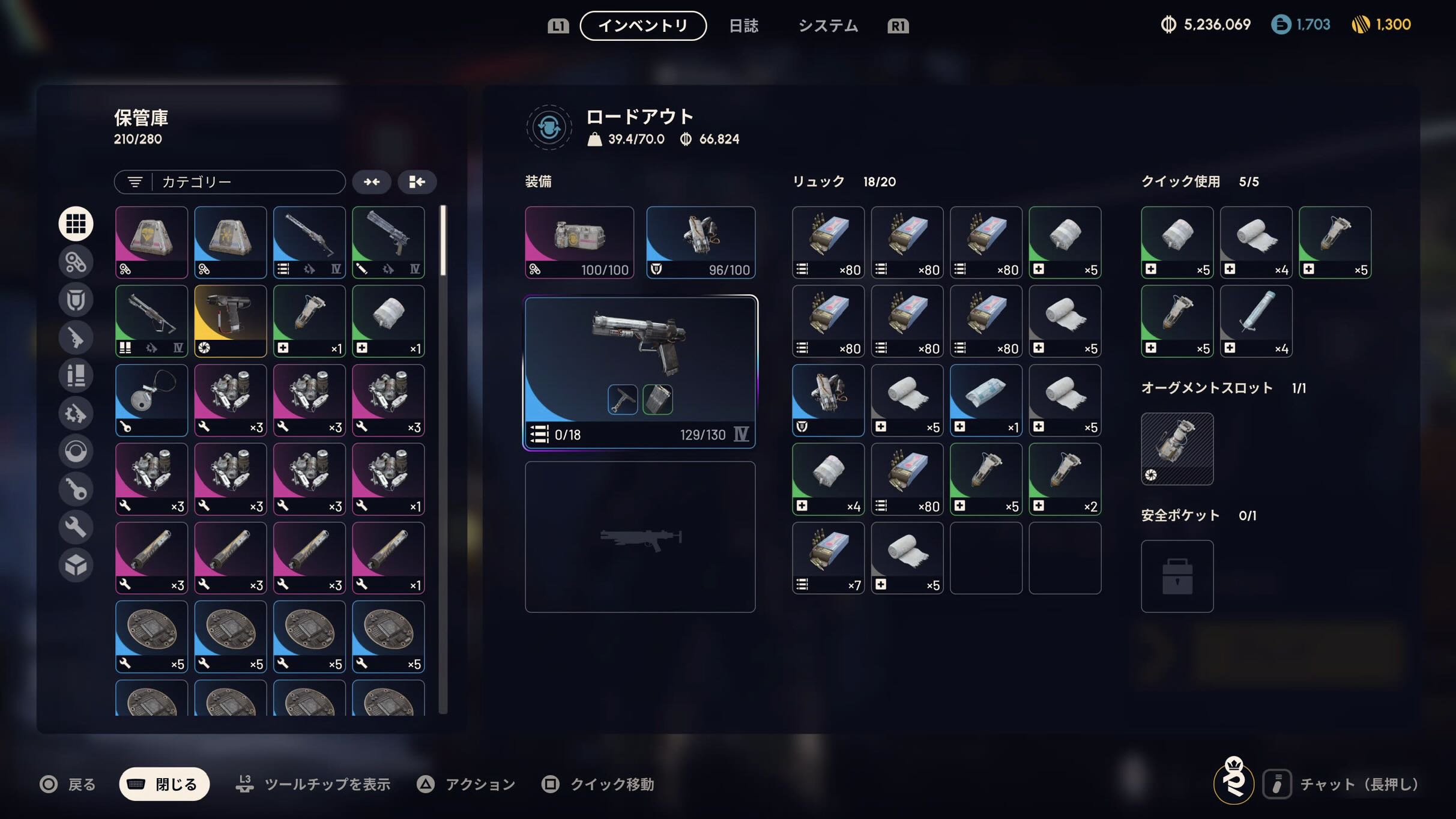This screenshot has width=1456, height=819.
Task: Filter storage by the cube category
Action: 76,565
